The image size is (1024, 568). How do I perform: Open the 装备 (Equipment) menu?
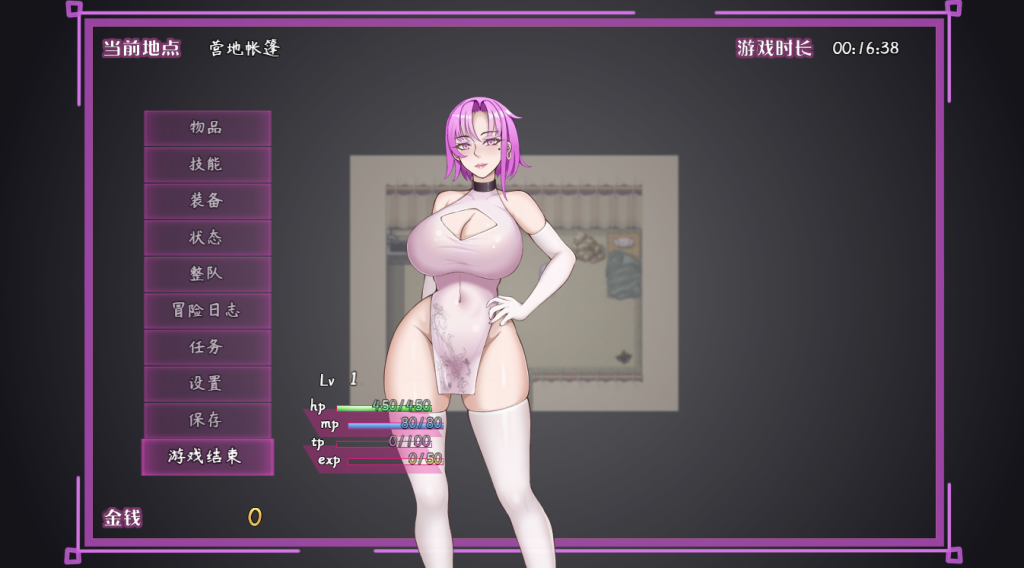point(207,201)
